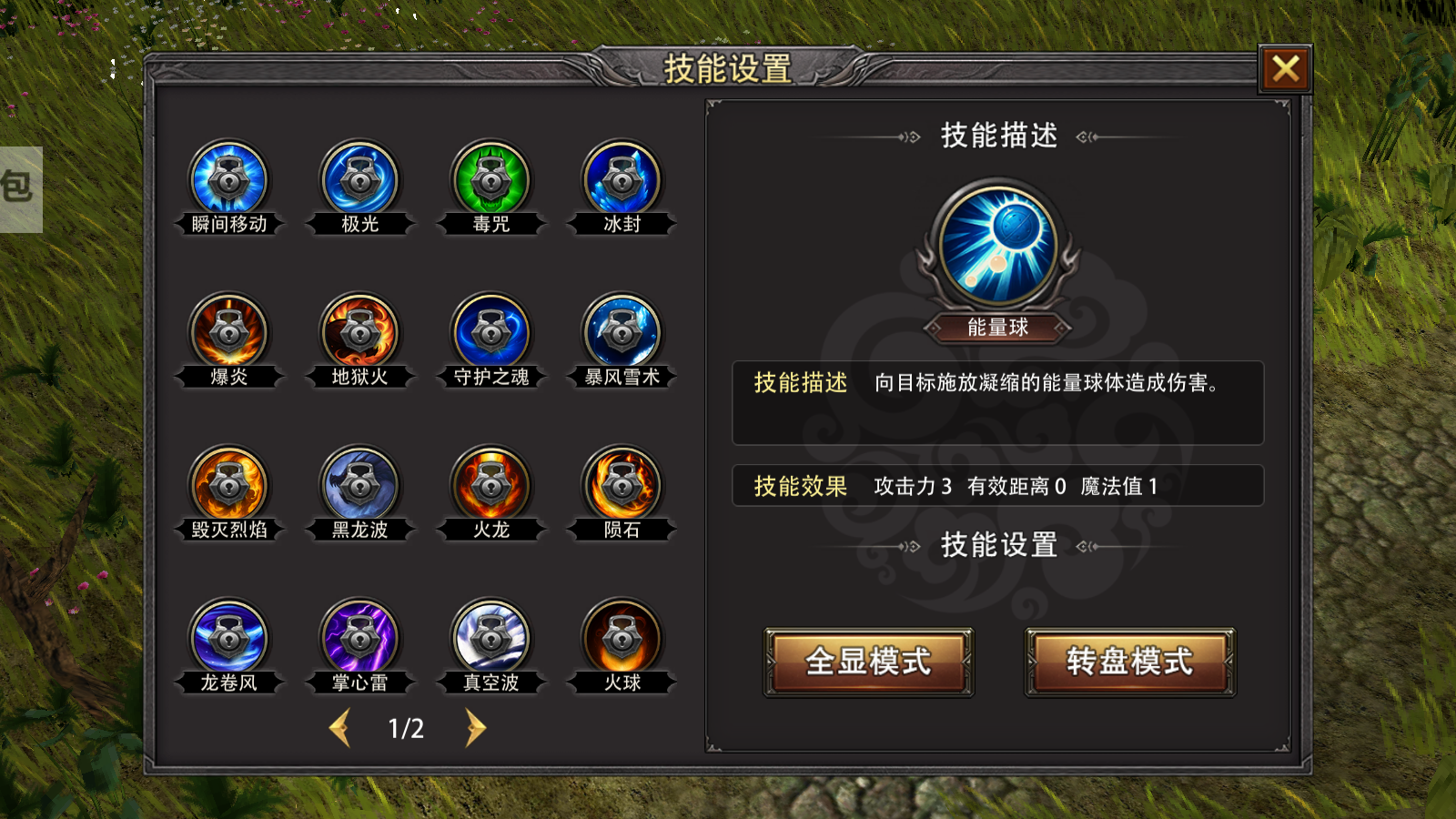The image size is (1456, 819).
Task: Open the 包 (bag) side tab
Action: pos(20,189)
